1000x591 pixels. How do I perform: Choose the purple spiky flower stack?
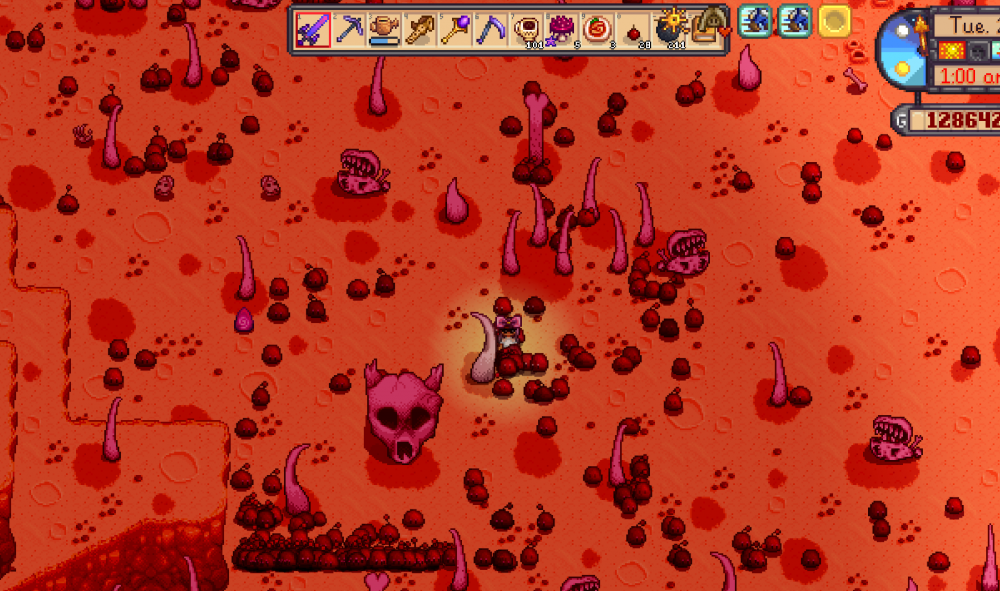tap(563, 29)
